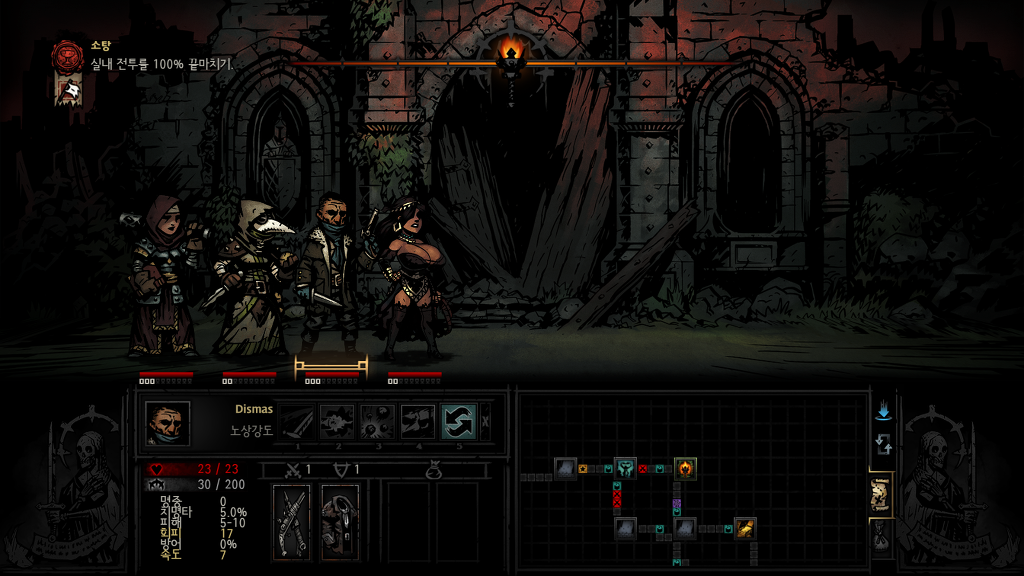Switch to the inventory bag tab
1024x576 pixels.
[881, 538]
